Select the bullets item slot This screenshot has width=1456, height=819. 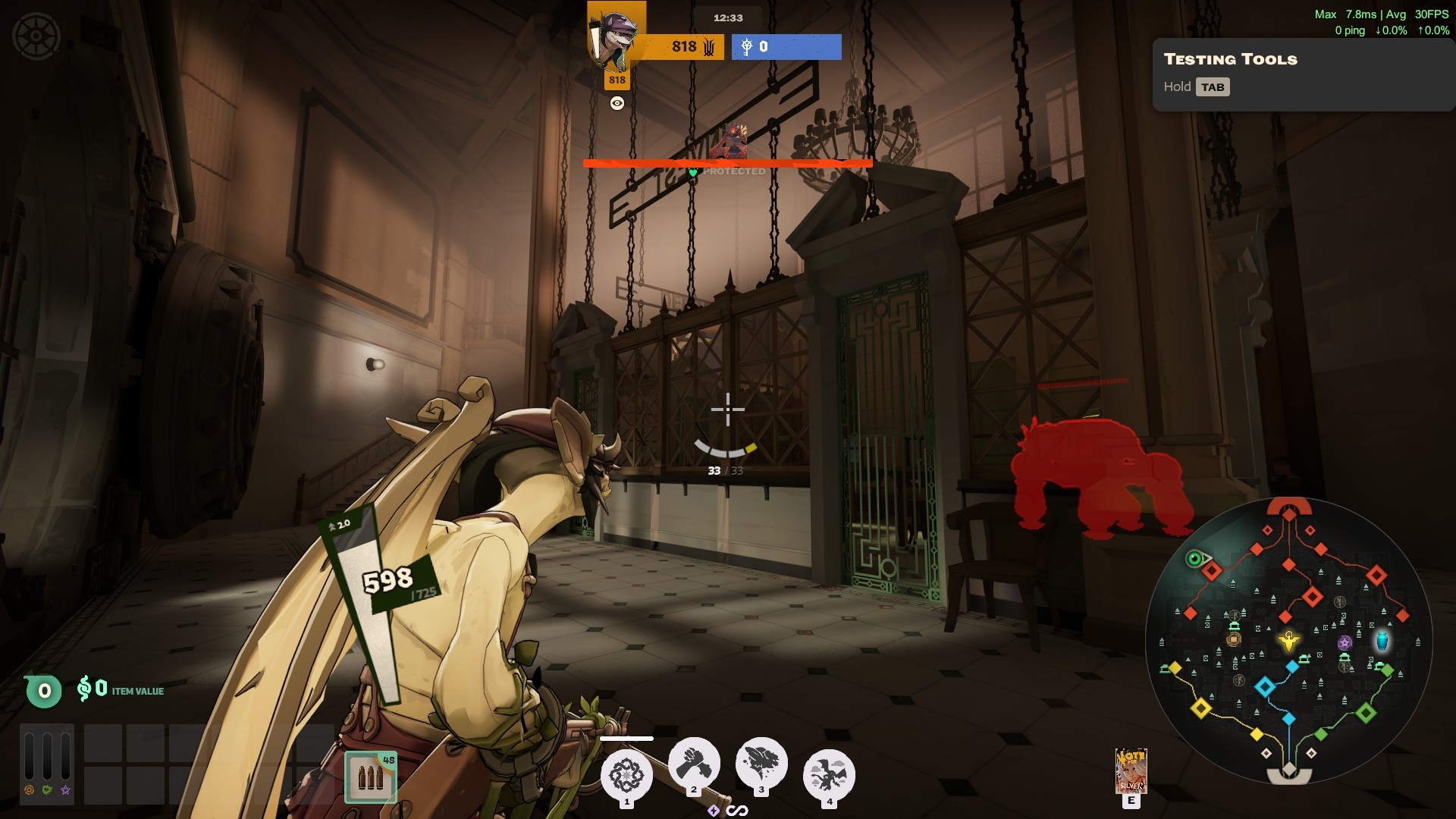pyautogui.click(x=371, y=777)
